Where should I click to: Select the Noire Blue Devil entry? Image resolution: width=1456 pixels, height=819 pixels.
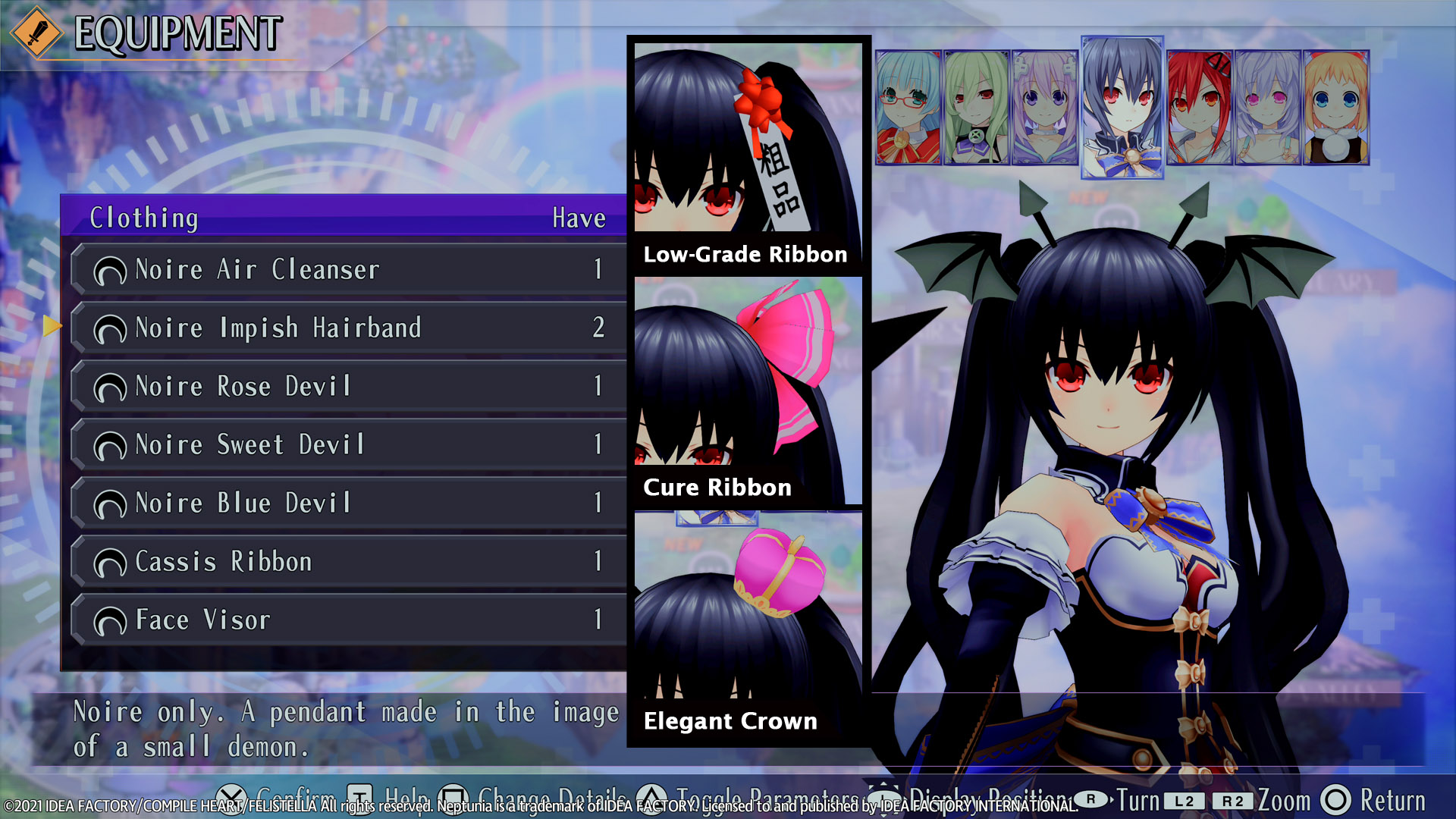pyautogui.click(x=349, y=503)
